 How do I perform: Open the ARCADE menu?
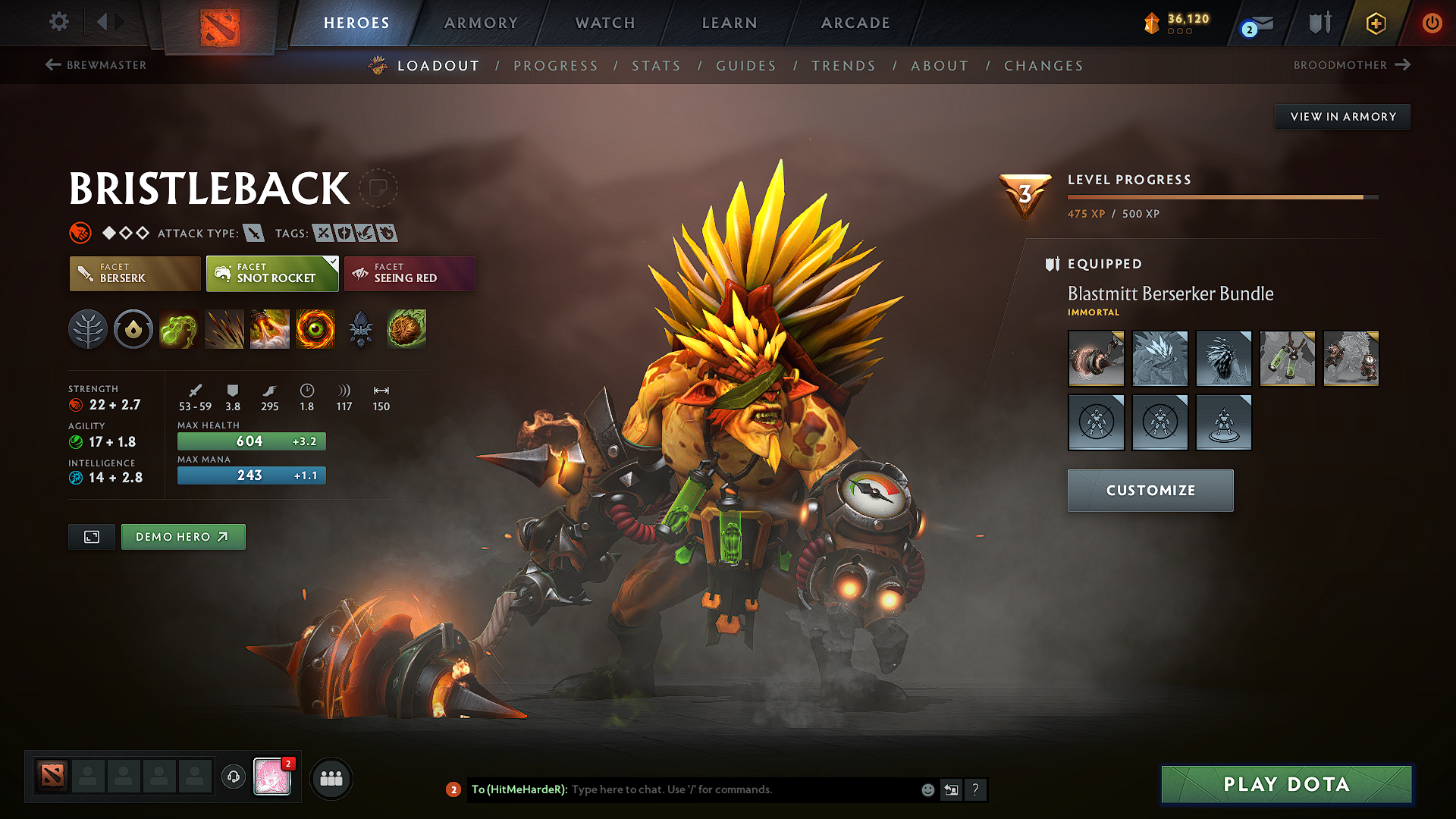click(855, 23)
